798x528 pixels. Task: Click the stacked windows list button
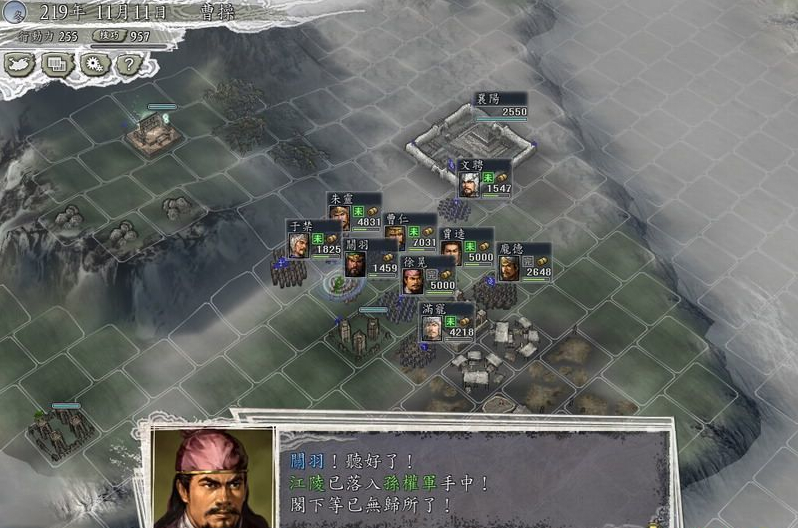57,64
